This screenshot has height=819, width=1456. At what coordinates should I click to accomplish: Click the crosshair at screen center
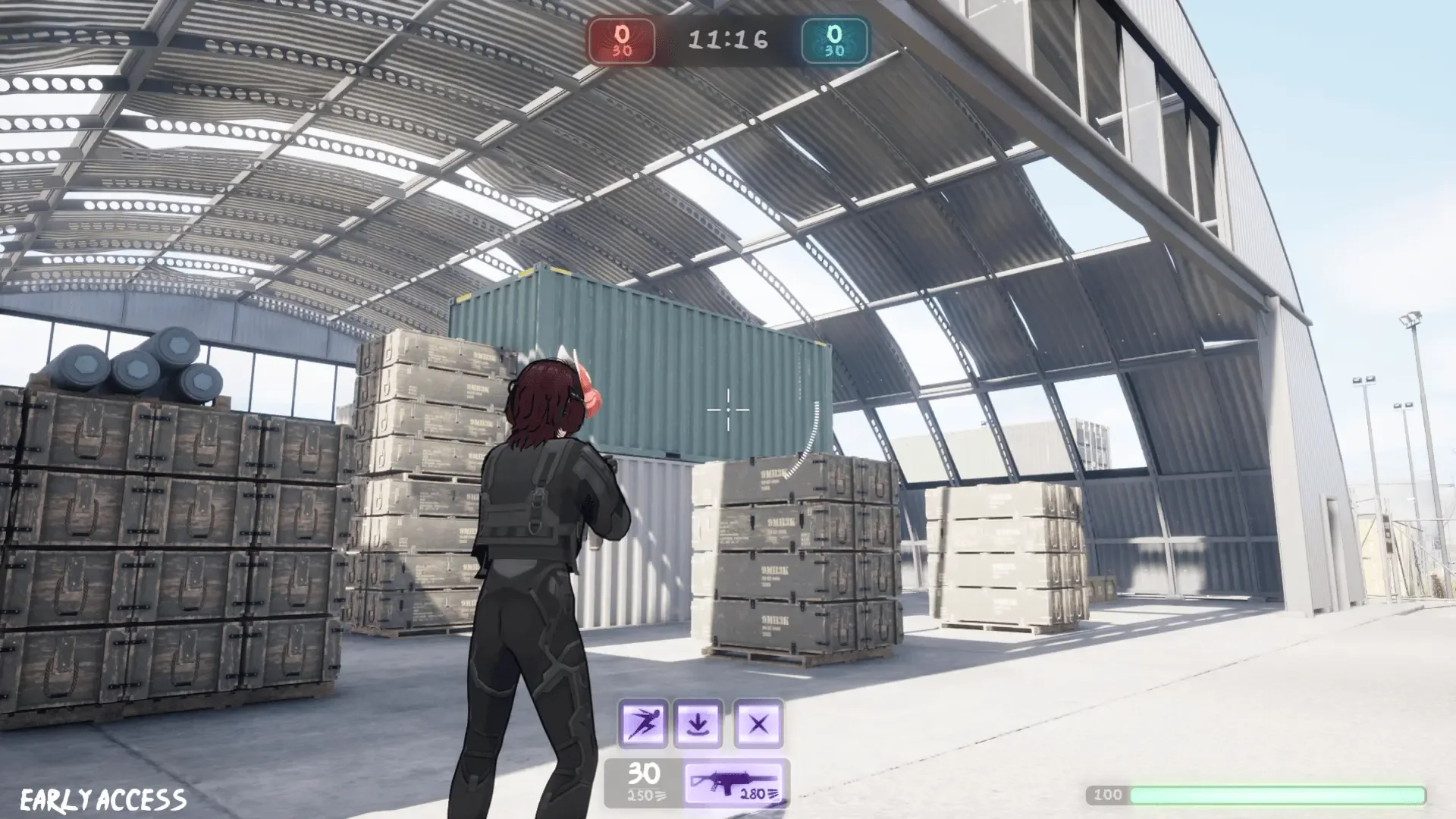pos(729,409)
